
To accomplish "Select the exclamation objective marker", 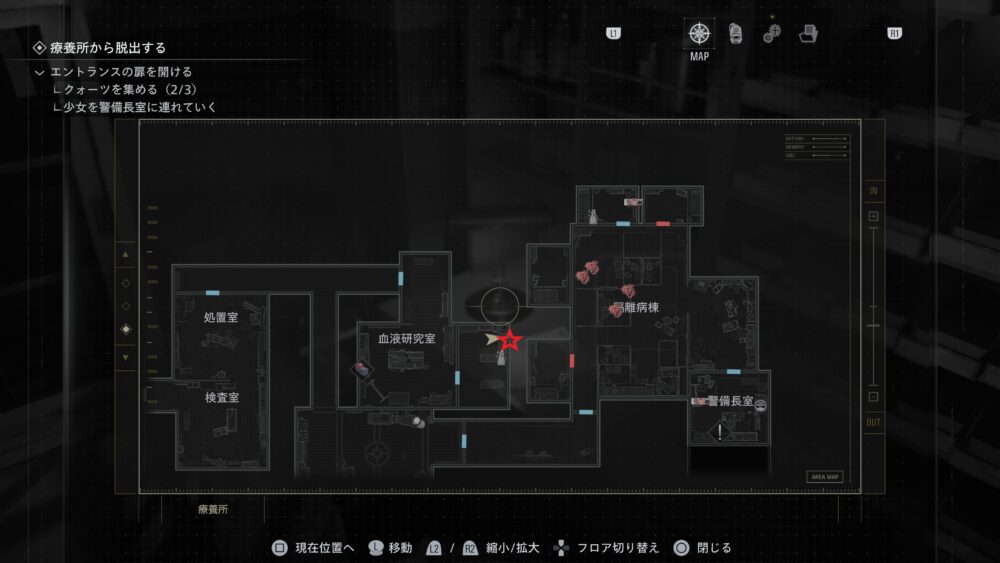I will (720, 433).
